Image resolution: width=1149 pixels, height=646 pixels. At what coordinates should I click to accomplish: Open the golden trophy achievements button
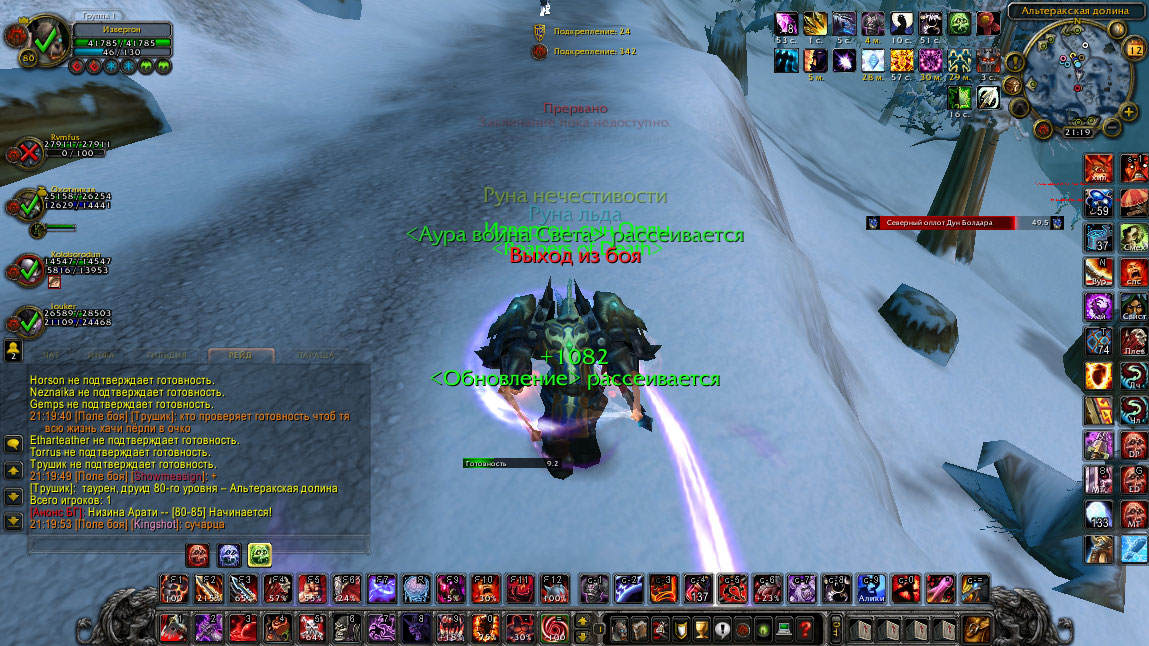(x=702, y=630)
